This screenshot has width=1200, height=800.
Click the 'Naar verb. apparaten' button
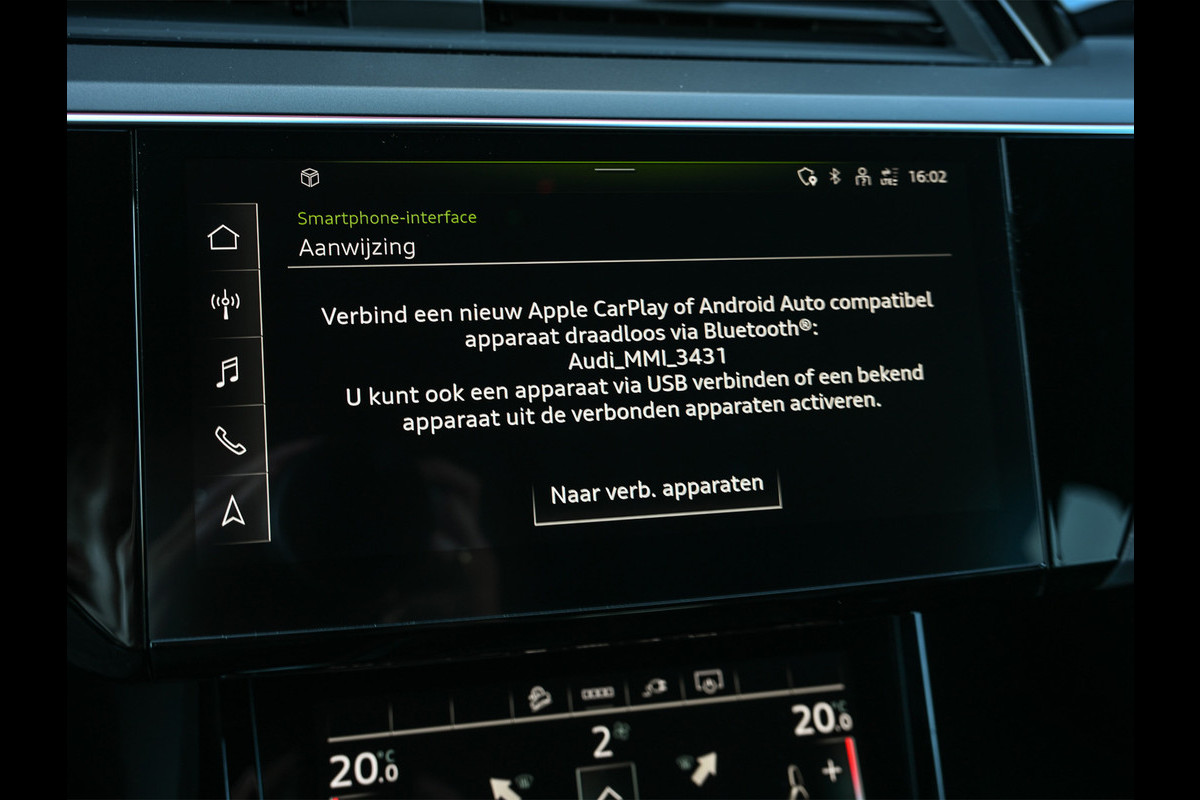pos(656,491)
